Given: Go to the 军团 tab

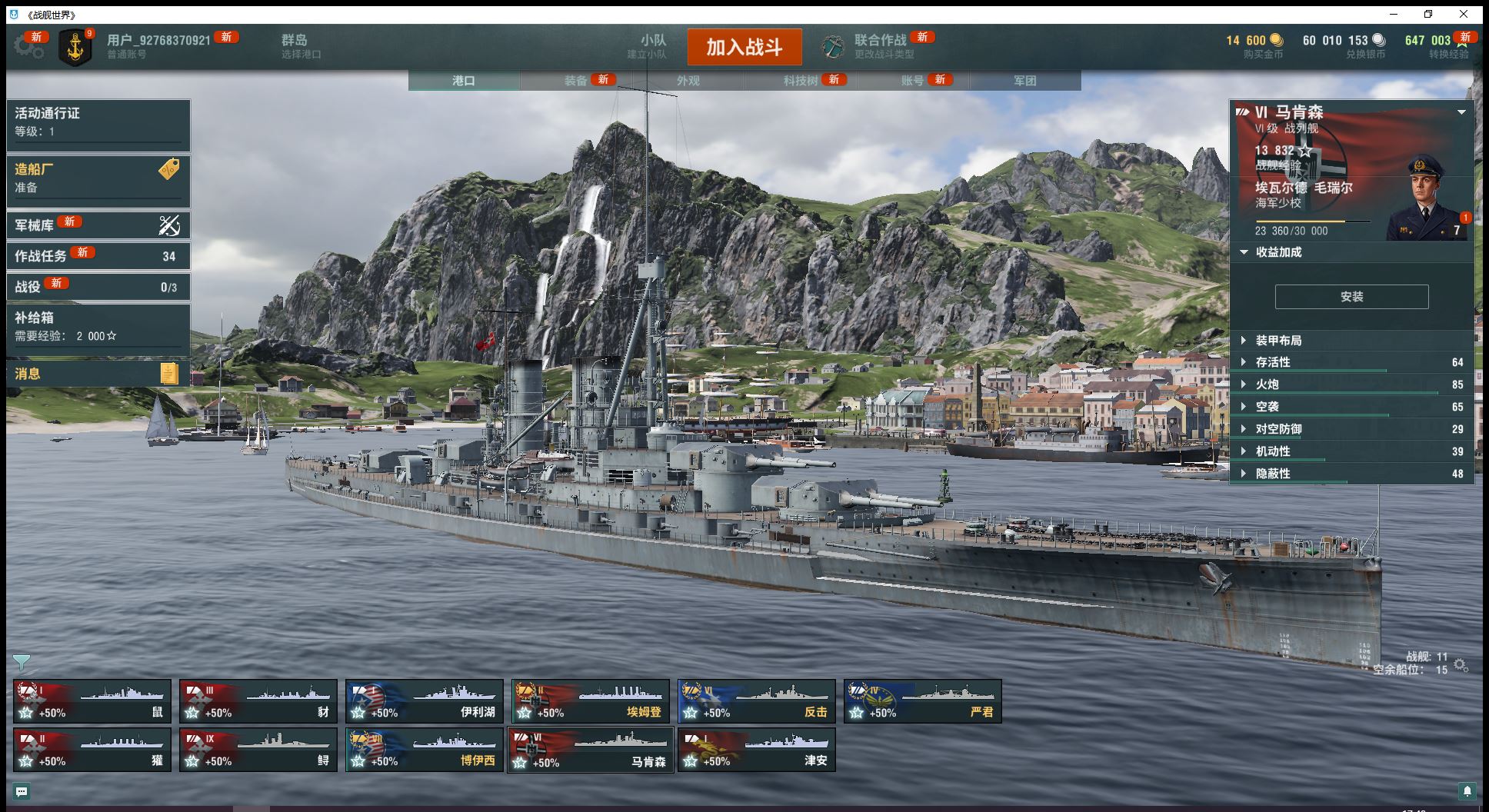Looking at the screenshot, I should point(1024,81).
